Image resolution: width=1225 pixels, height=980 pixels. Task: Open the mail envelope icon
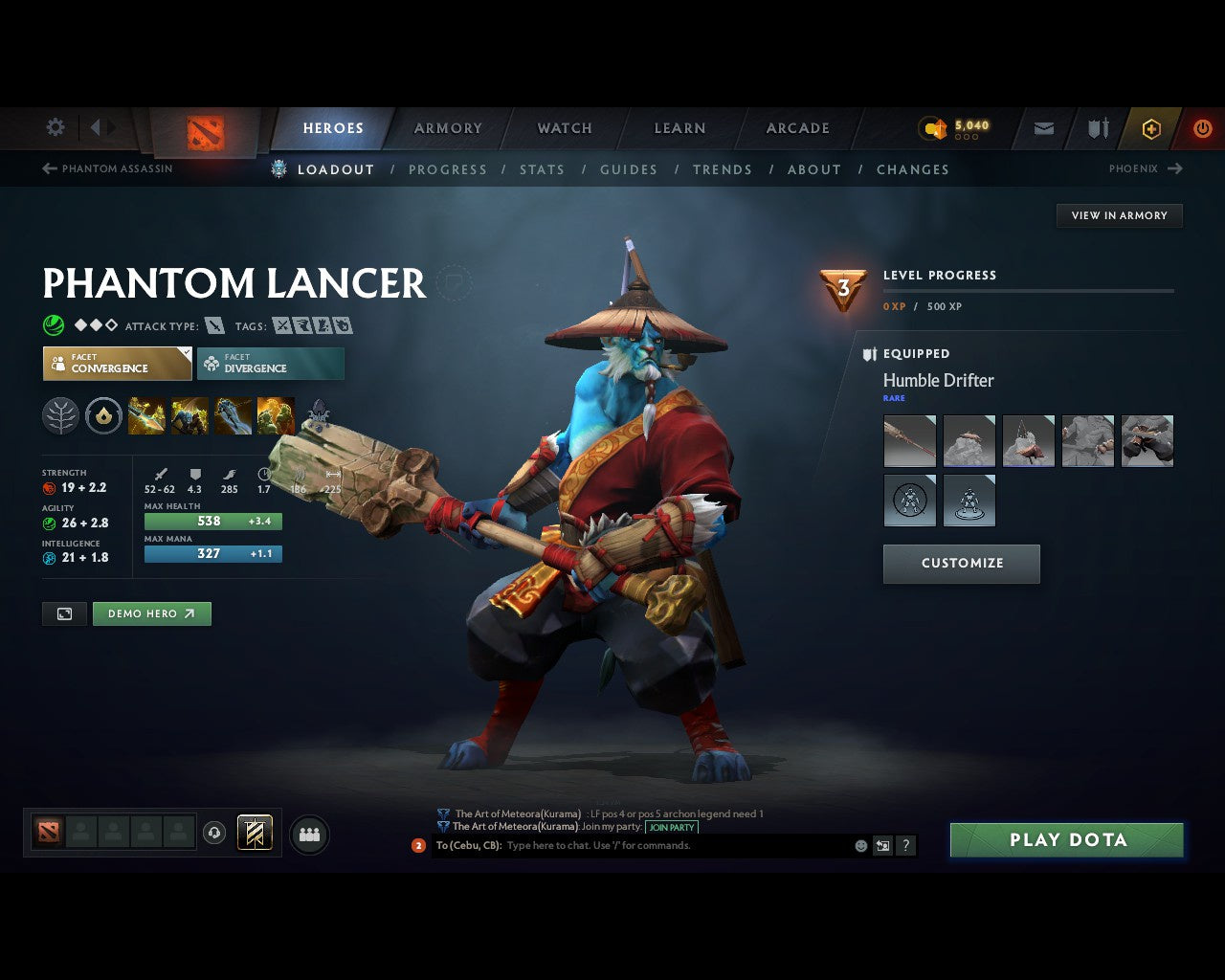pos(1044,128)
